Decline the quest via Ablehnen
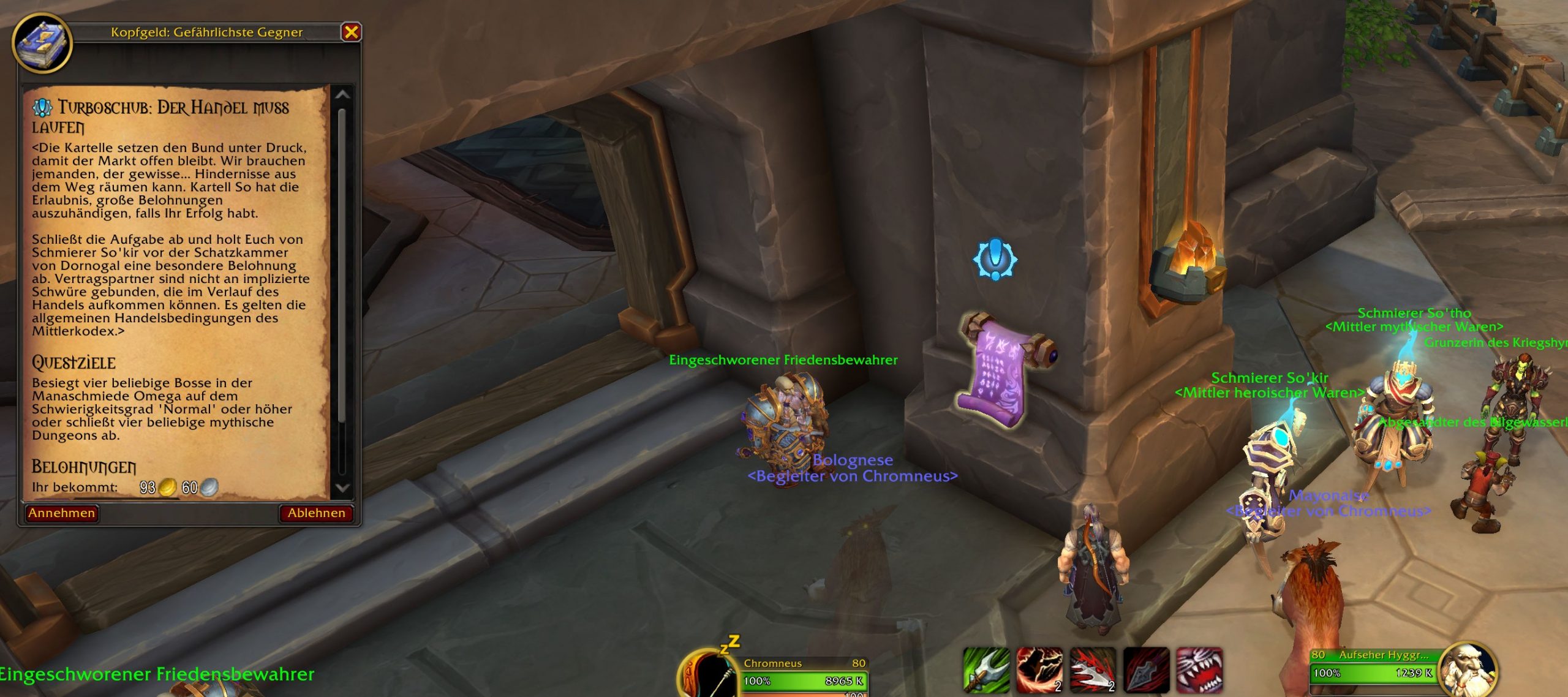 [x=316, y=513]
